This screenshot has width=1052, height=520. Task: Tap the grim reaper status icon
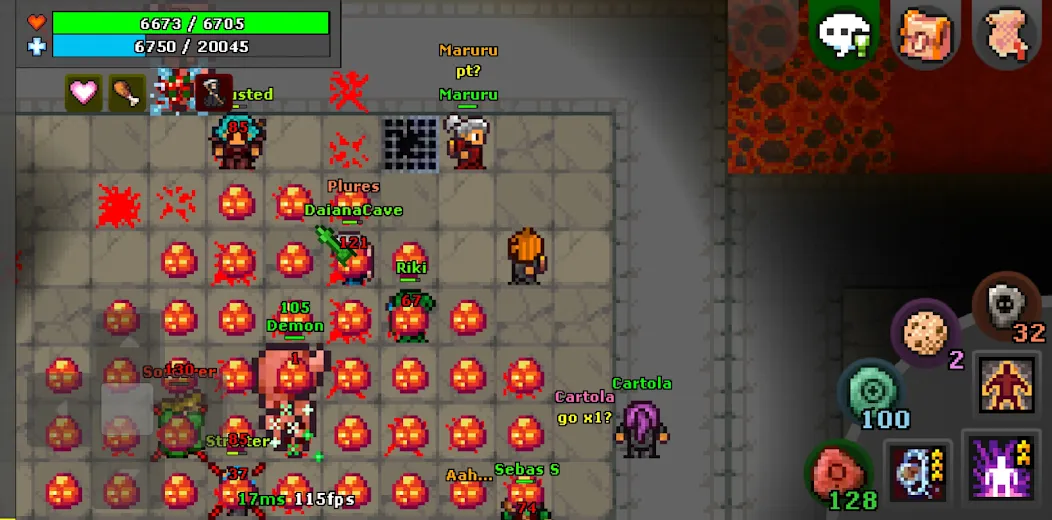point(213,92)
